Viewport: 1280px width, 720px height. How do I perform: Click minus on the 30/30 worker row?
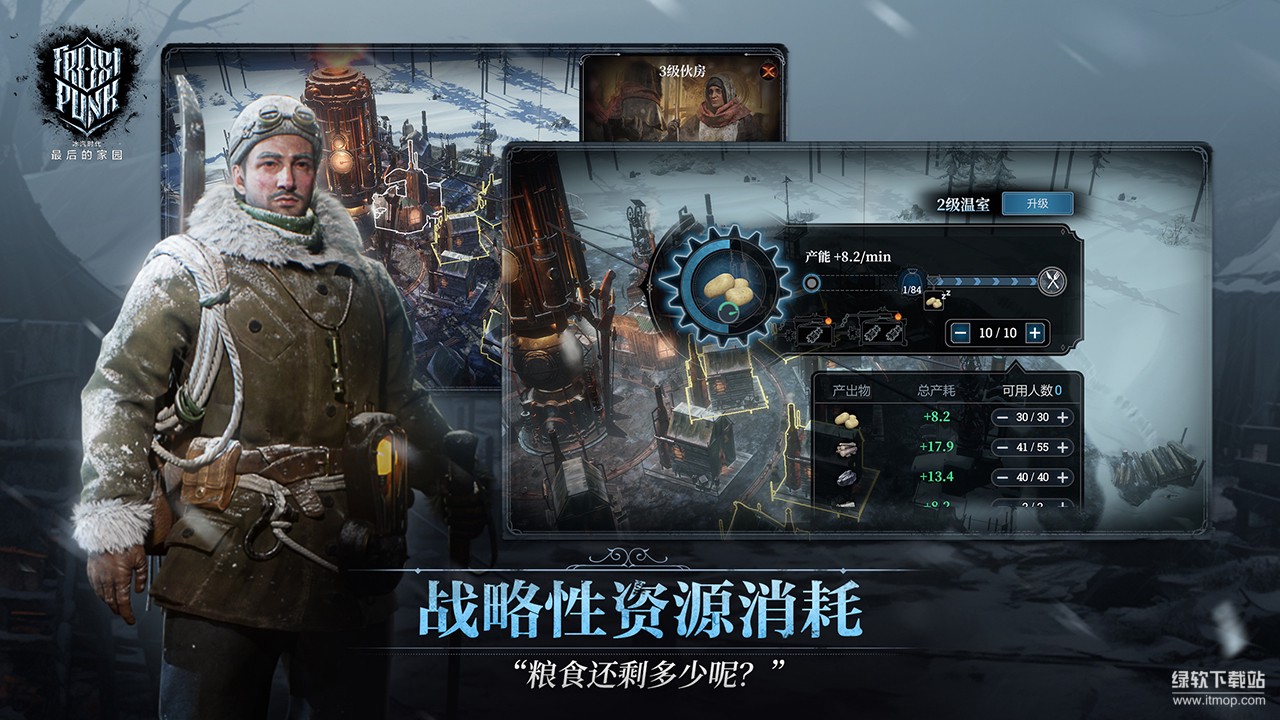(x=1002, y=417)
